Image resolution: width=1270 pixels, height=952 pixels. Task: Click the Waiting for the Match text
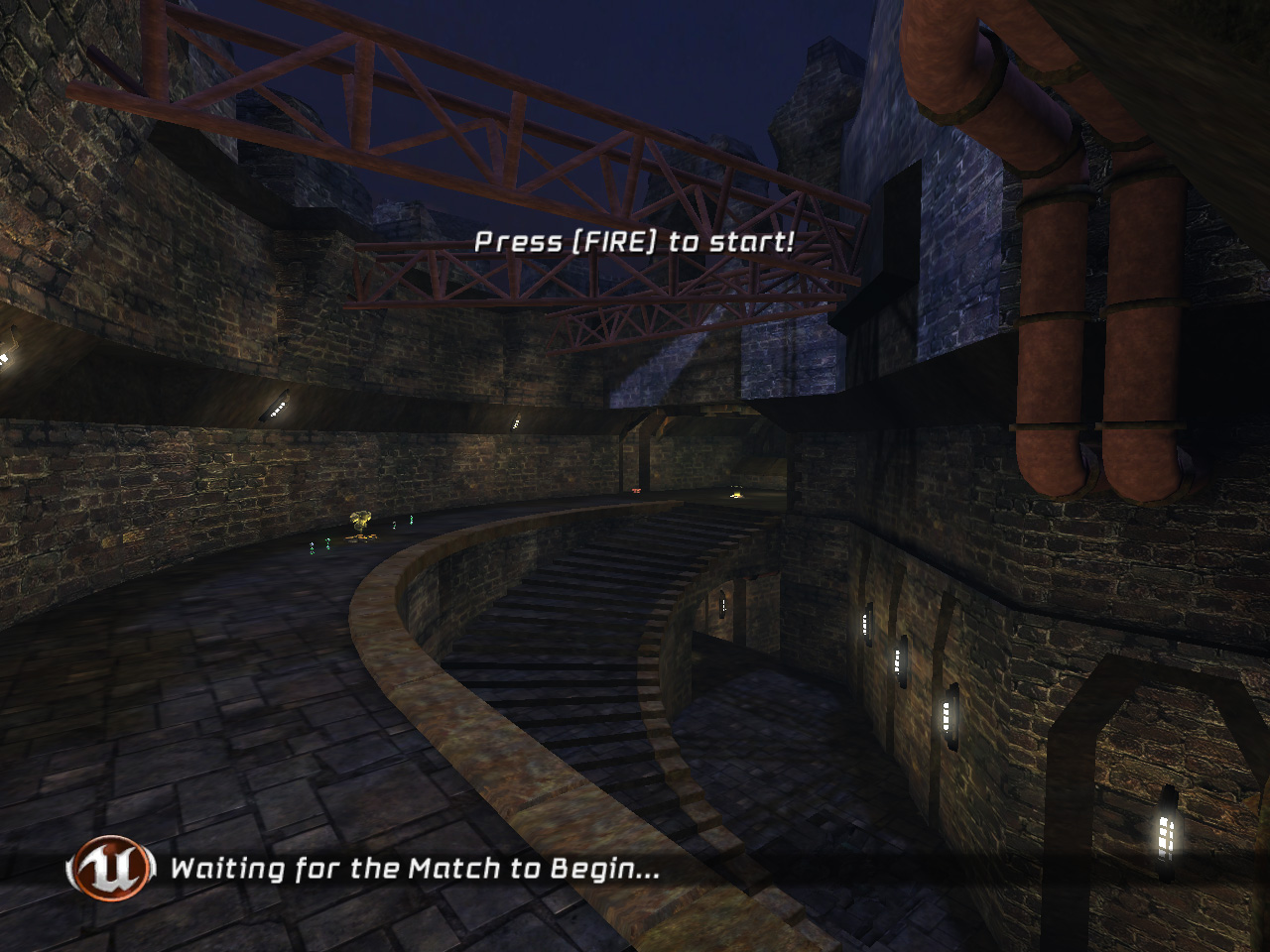pyautogui.click(x=415, y=870)
